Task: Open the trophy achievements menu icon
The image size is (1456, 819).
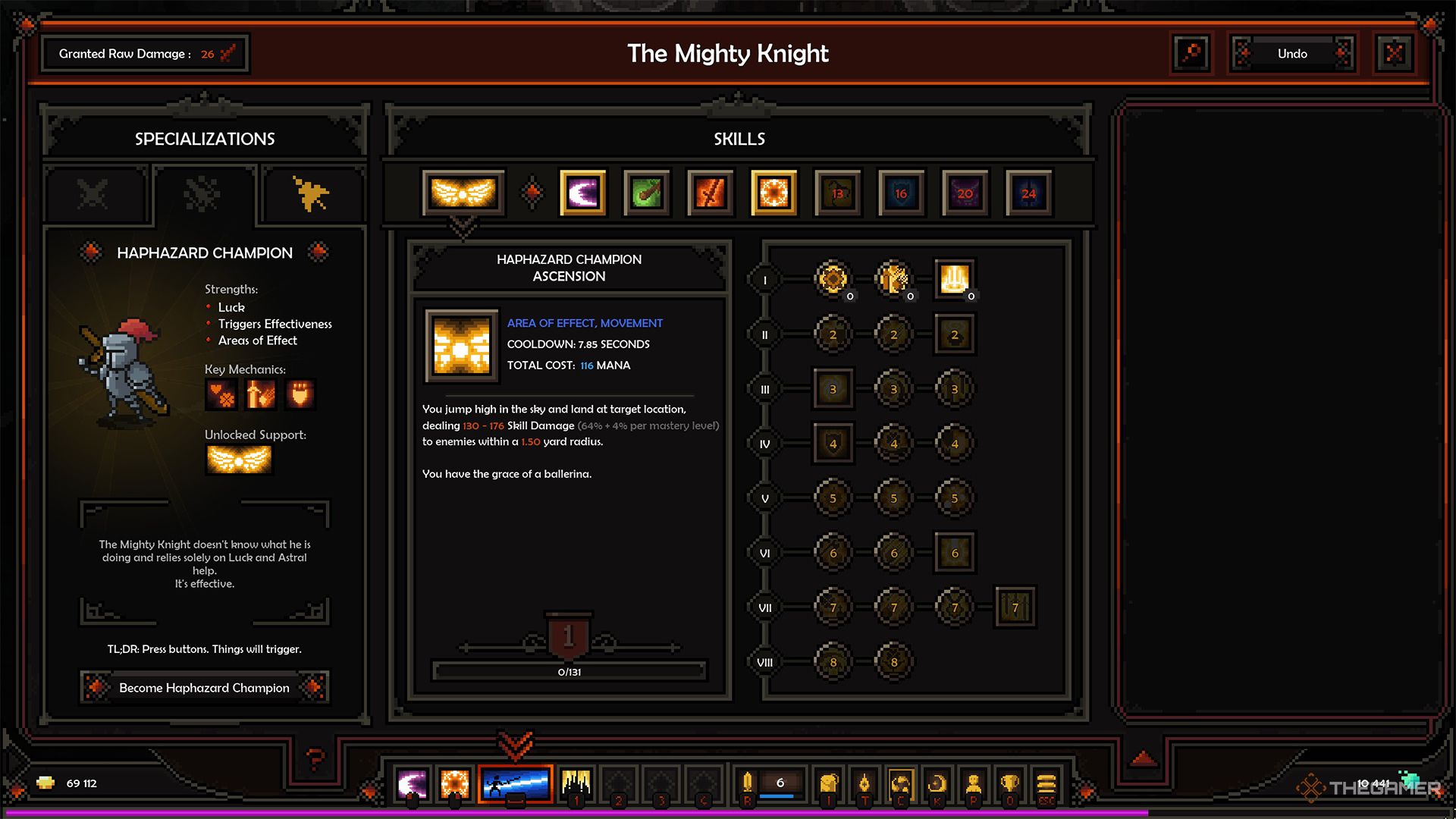Action: pos(1009,784)
